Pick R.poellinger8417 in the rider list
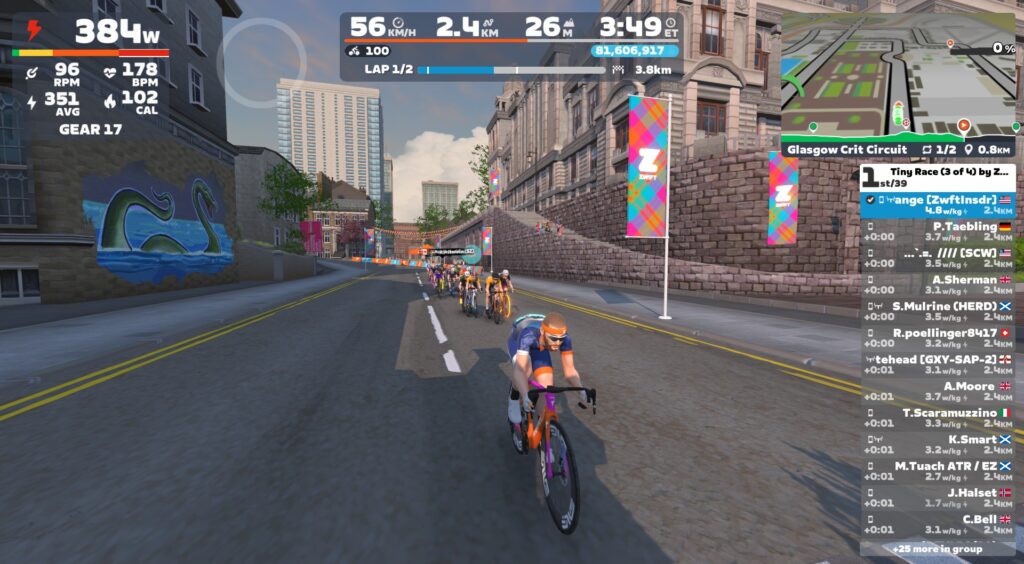 click(x=938, y=337)
